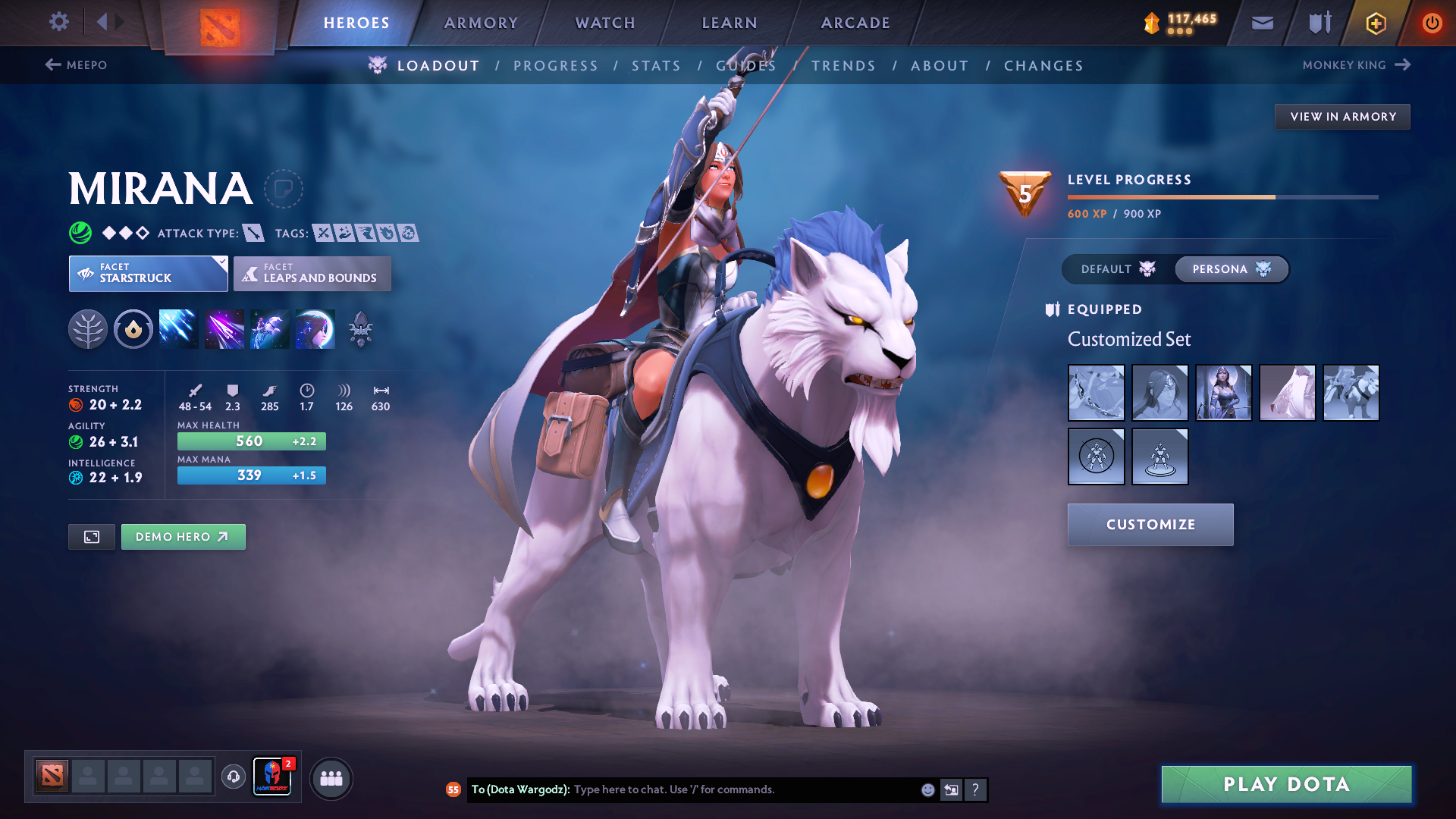Click the Play Dota button
Screen dimensions: 1456x819
point(1286,784)
